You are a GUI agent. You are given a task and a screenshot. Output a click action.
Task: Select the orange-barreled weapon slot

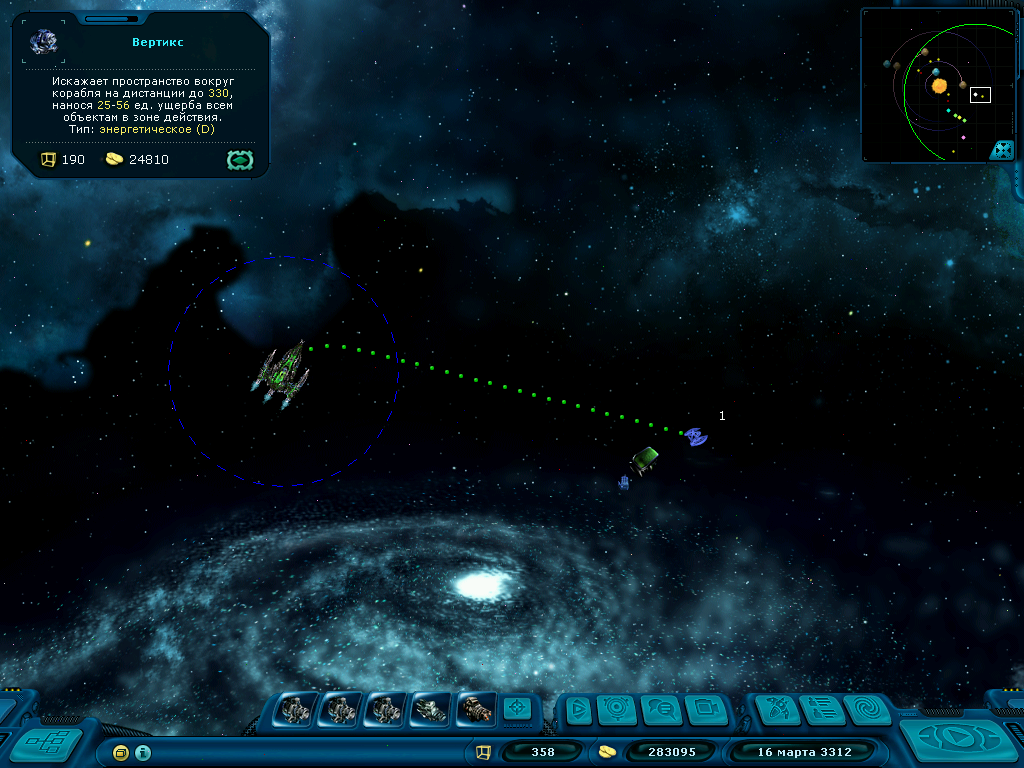(476, 709)
